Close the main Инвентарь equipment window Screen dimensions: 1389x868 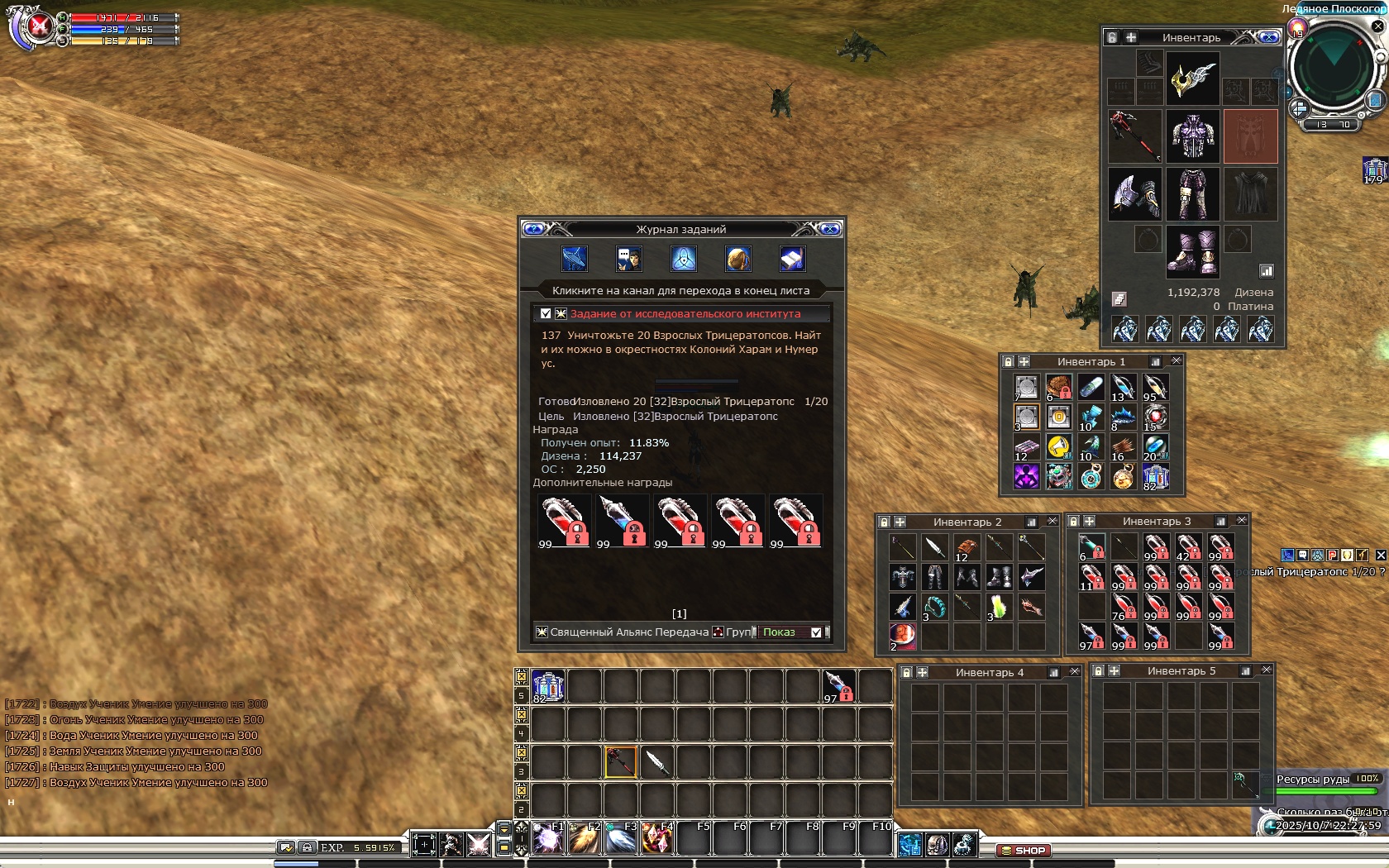pos(1268,37)
